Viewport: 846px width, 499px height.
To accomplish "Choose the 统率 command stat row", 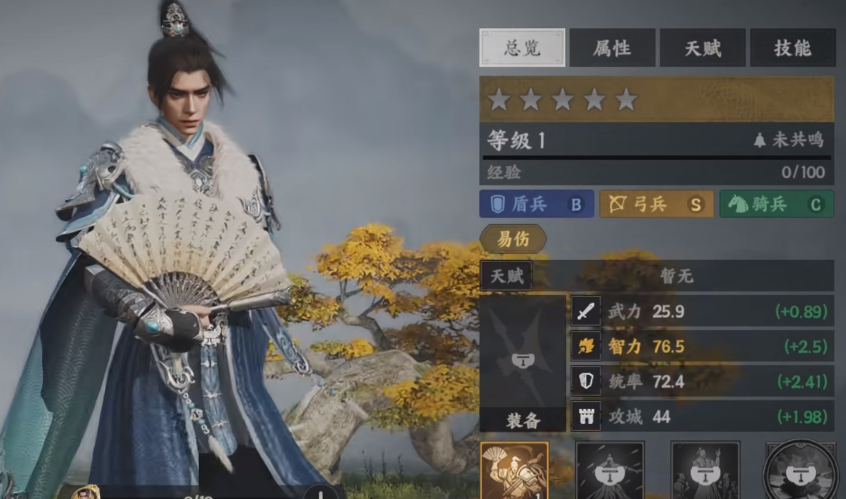I will (x=702, y=381).
